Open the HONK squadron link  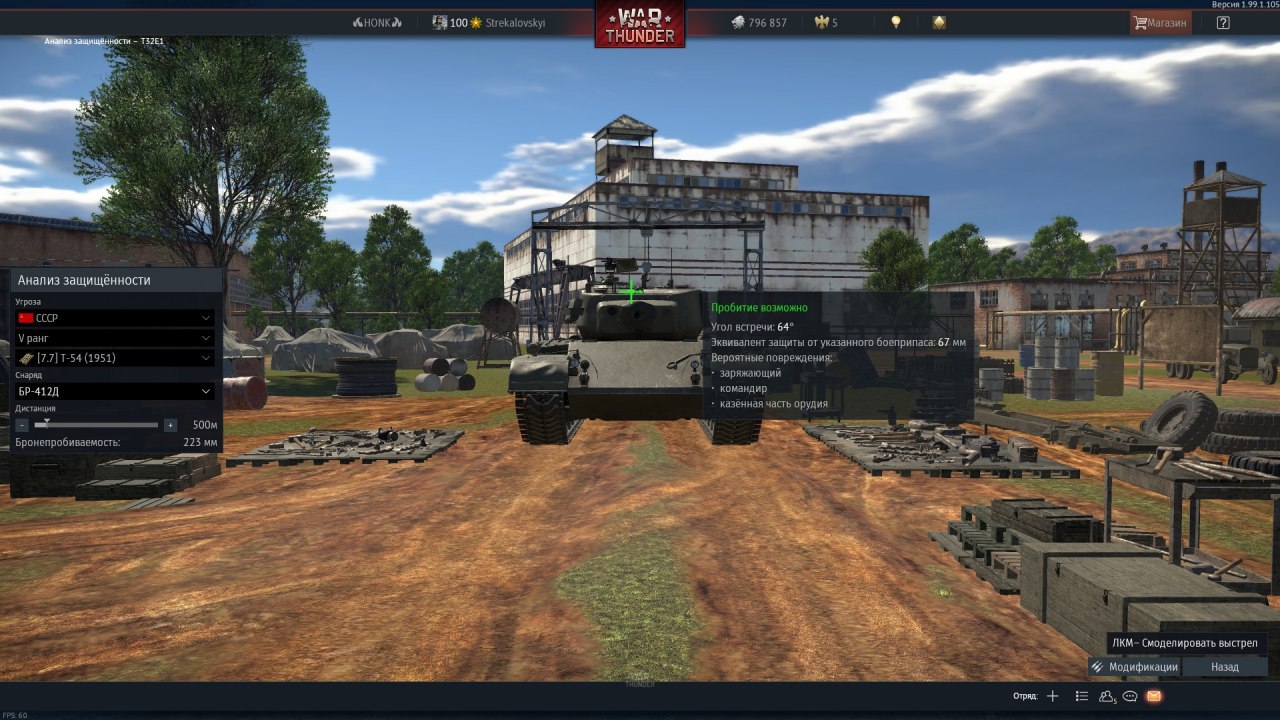tap(377, 23)
